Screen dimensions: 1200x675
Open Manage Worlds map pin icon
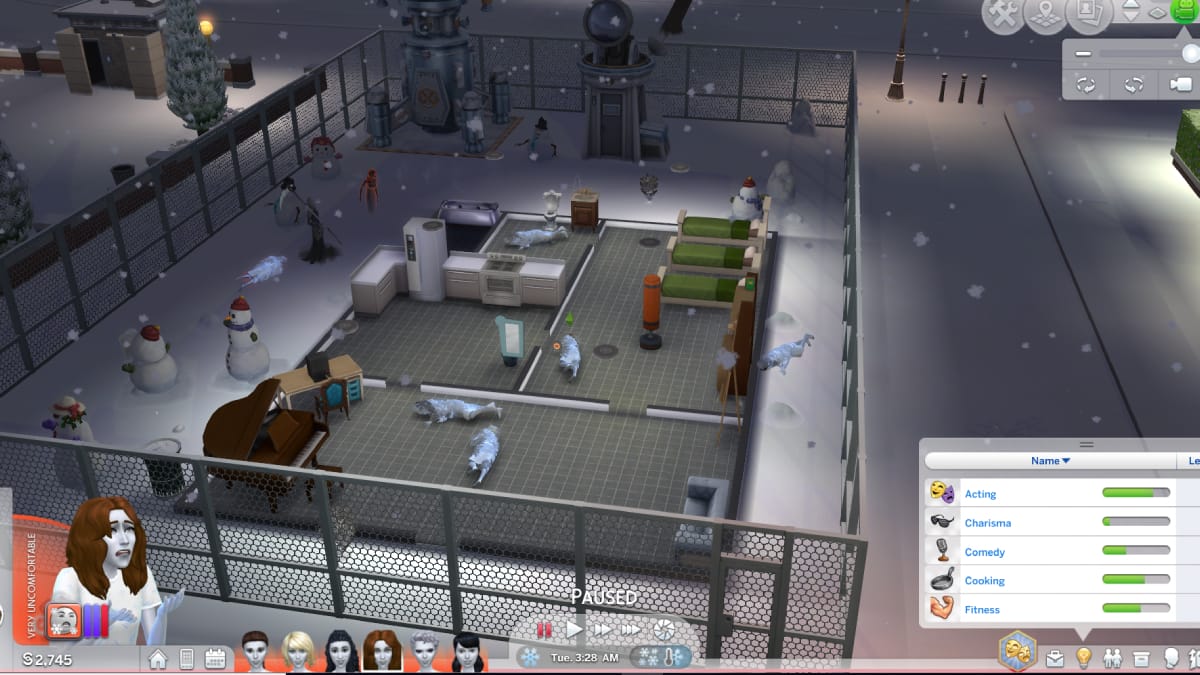1046,16
